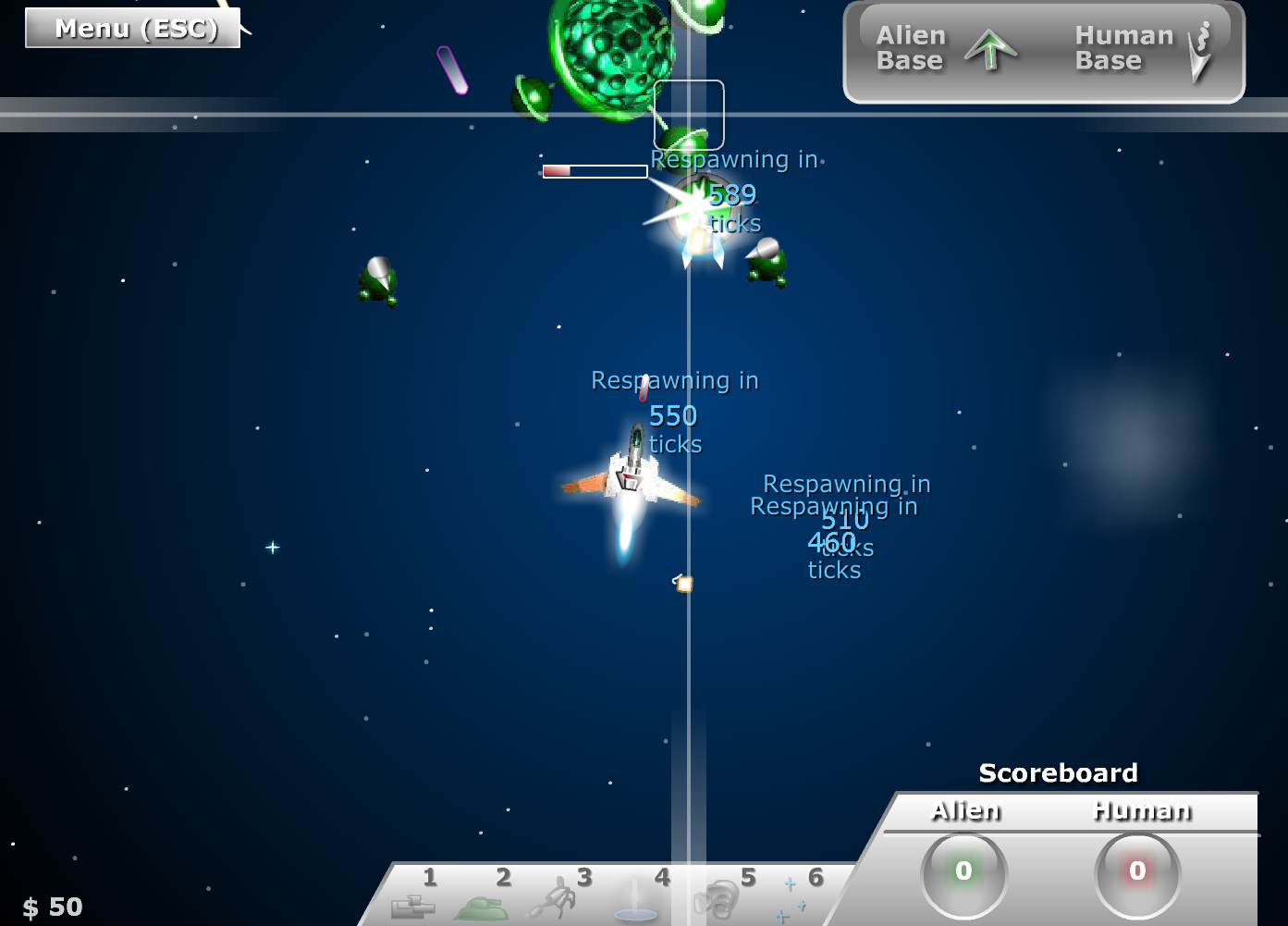Choose the green tank in slot 2
Viewport: 1288px width, 926px height.
[482, 906]
